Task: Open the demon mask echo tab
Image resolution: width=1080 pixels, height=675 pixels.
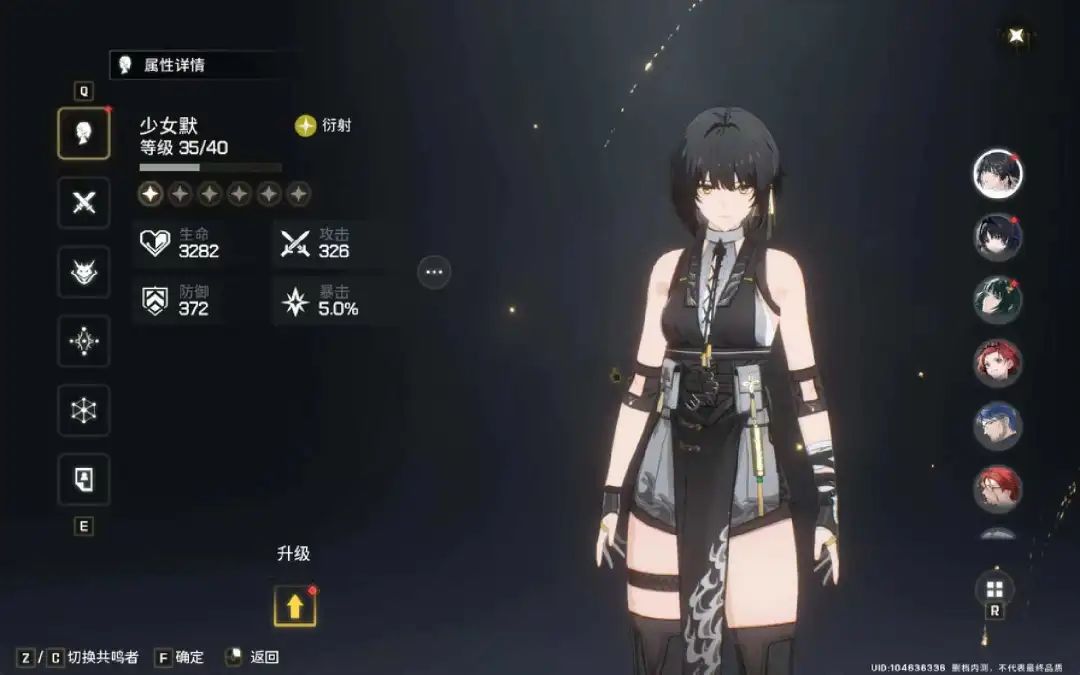Action: (x=84, y=272)
